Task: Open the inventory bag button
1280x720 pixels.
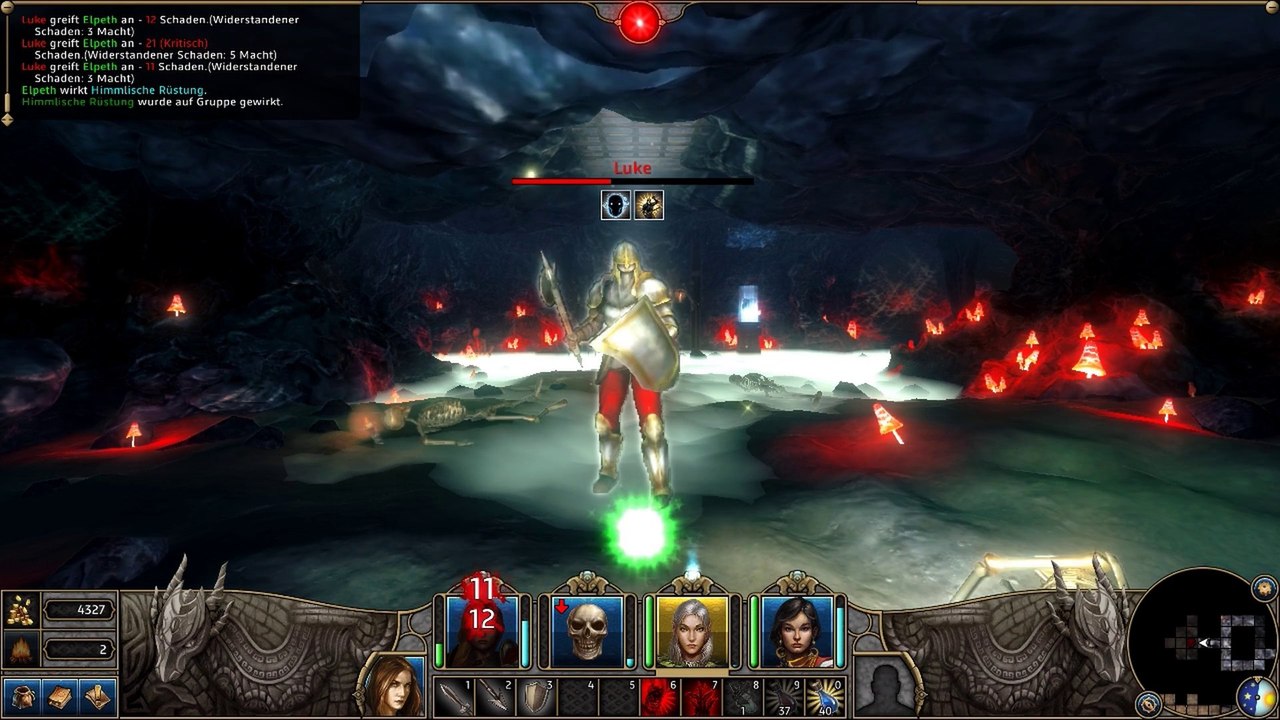Action: pyautogui.click(x=21, y=696)
